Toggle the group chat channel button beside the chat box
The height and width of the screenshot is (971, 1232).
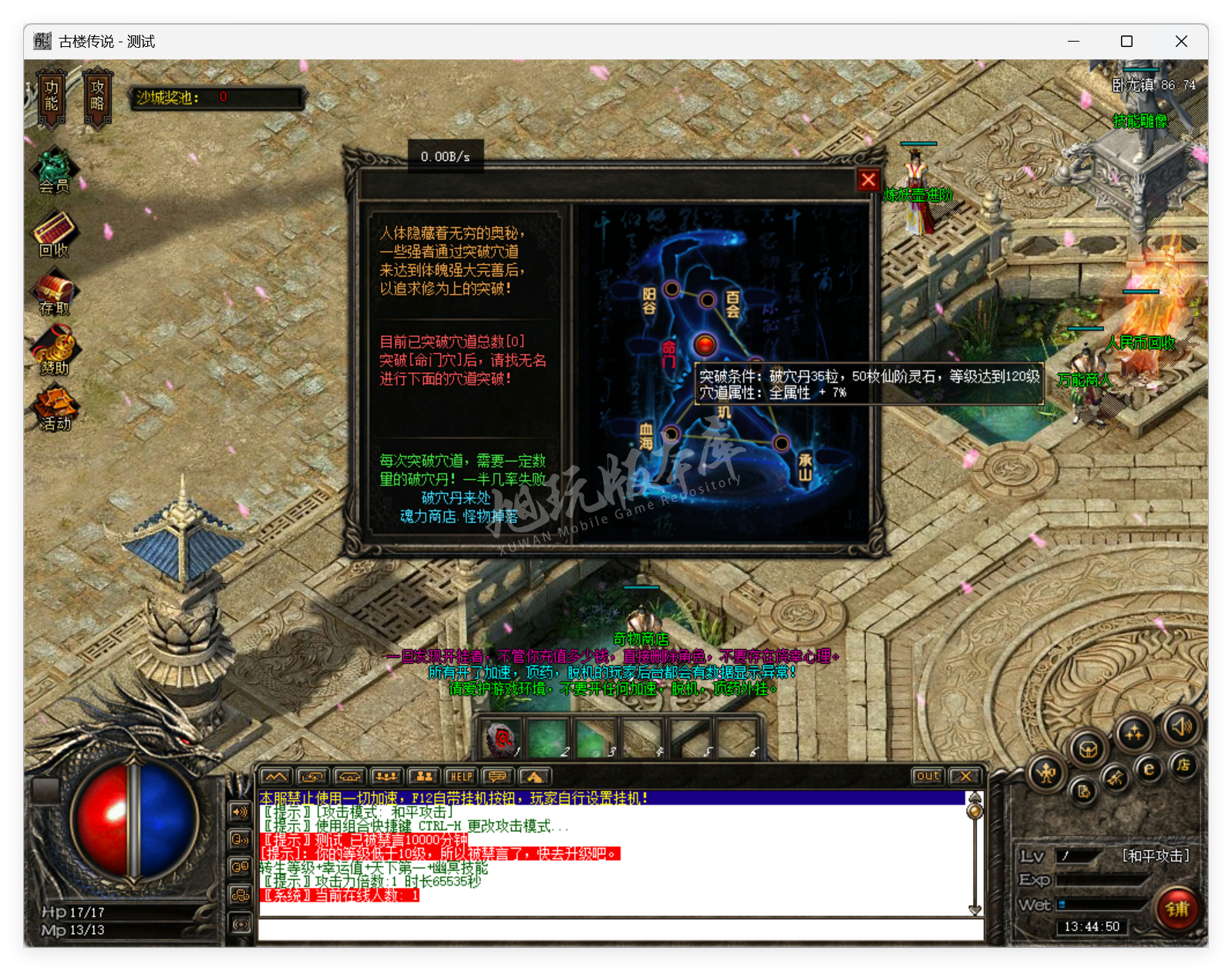[x=241, y=894]
